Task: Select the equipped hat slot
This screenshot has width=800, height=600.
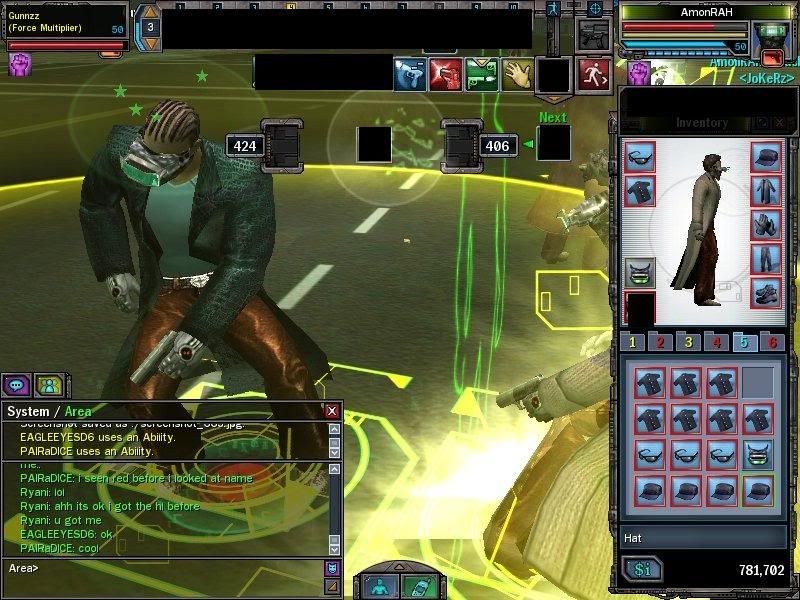Action: coord(766,156)
